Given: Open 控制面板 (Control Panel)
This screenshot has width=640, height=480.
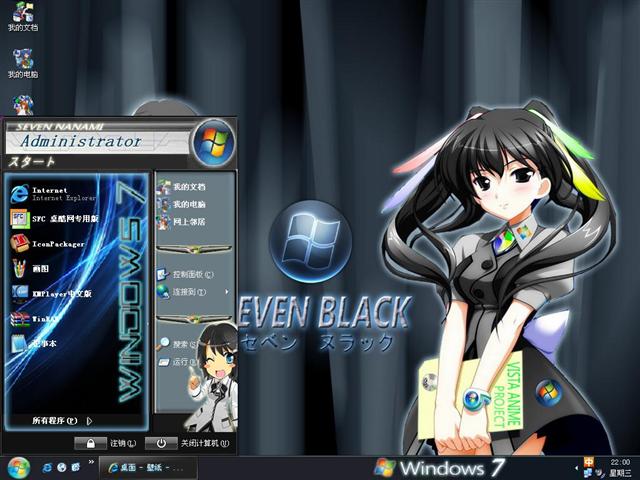Looking at the screenshot, I should tap(187, 273).
